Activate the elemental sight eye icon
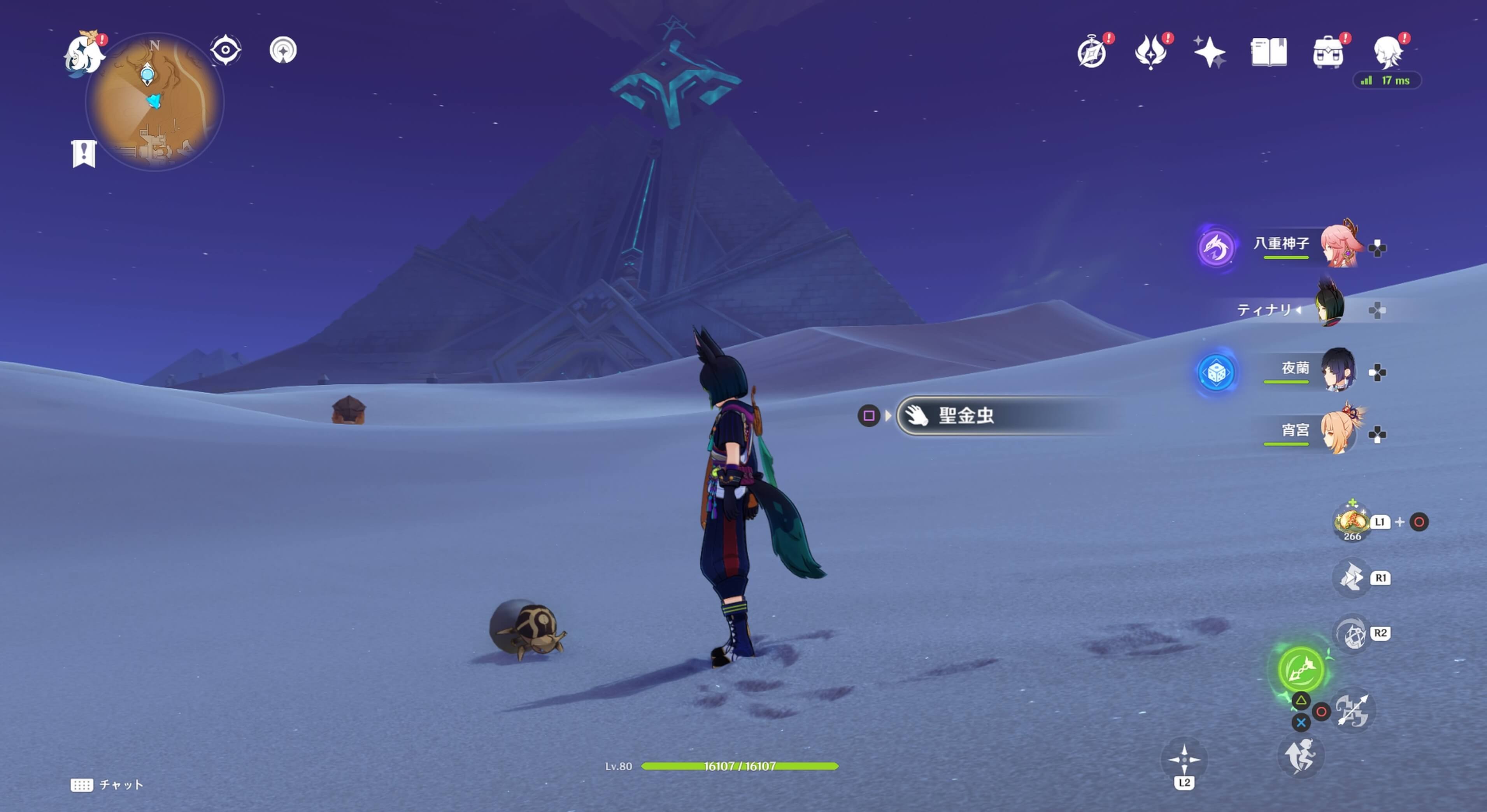This screenshot has height=812, width=1487. pos(225,50)
